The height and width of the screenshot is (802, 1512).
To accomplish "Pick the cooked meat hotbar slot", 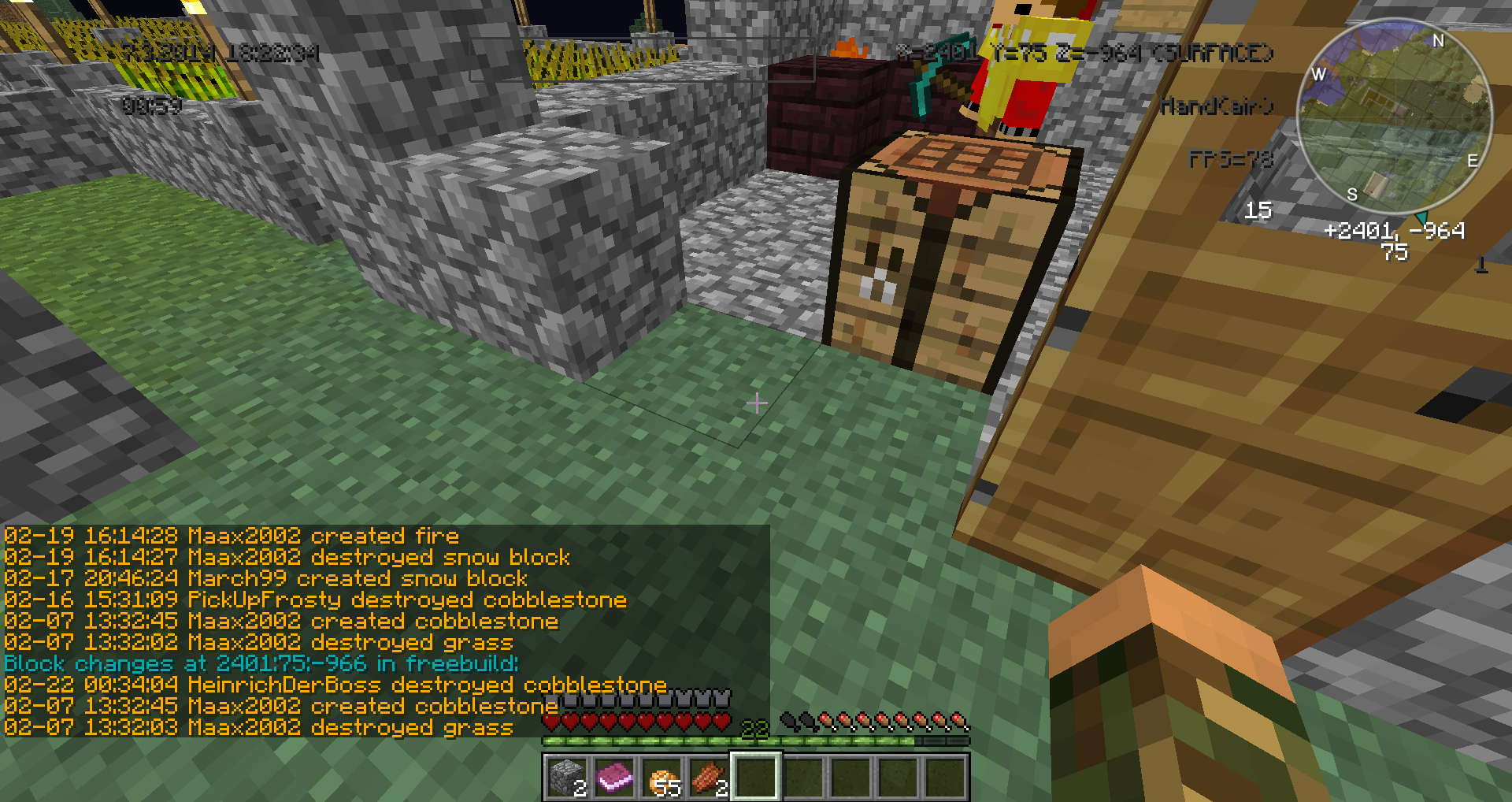I will pos(709,777).
